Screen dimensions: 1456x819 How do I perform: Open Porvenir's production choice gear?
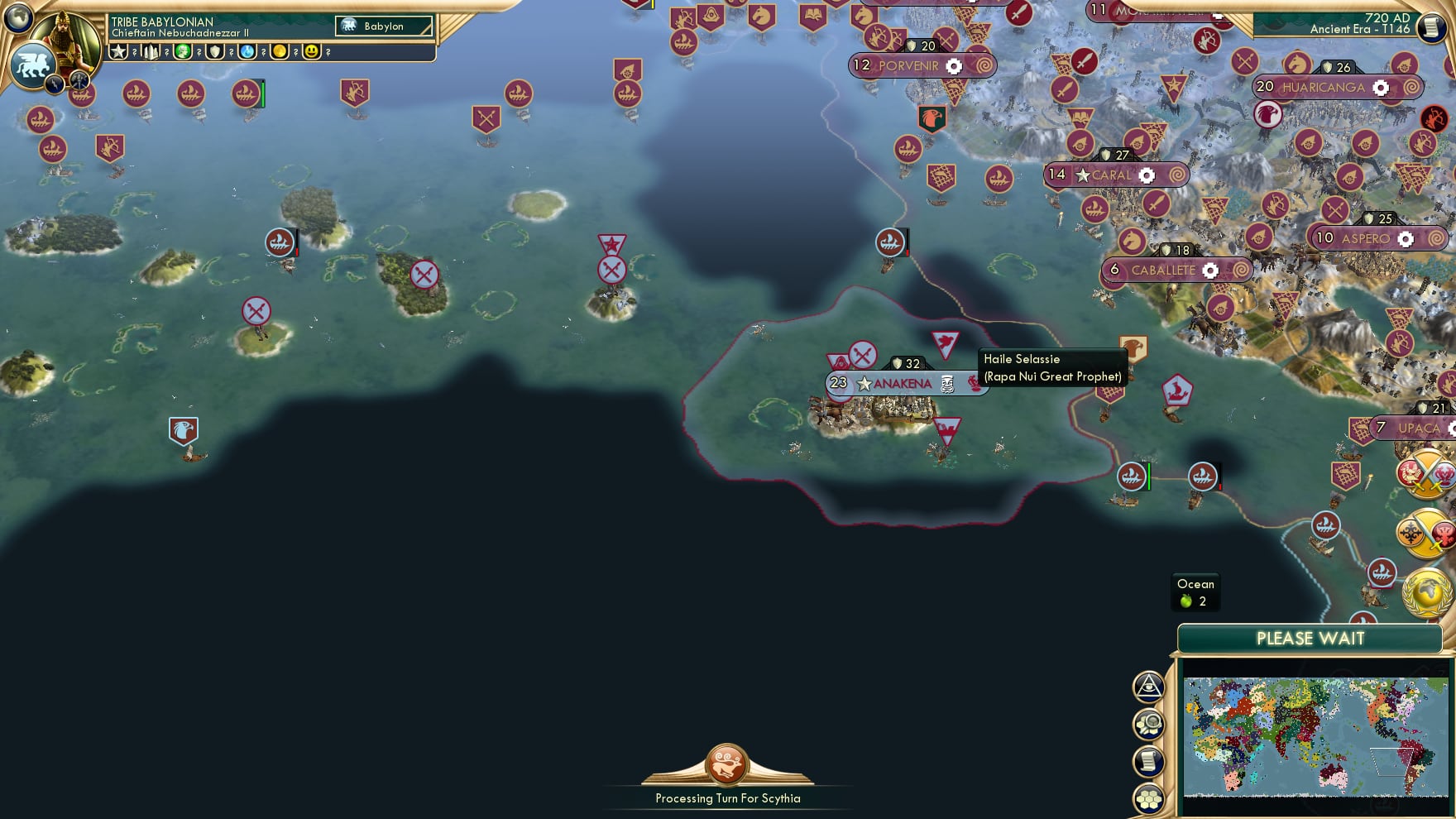955,65
